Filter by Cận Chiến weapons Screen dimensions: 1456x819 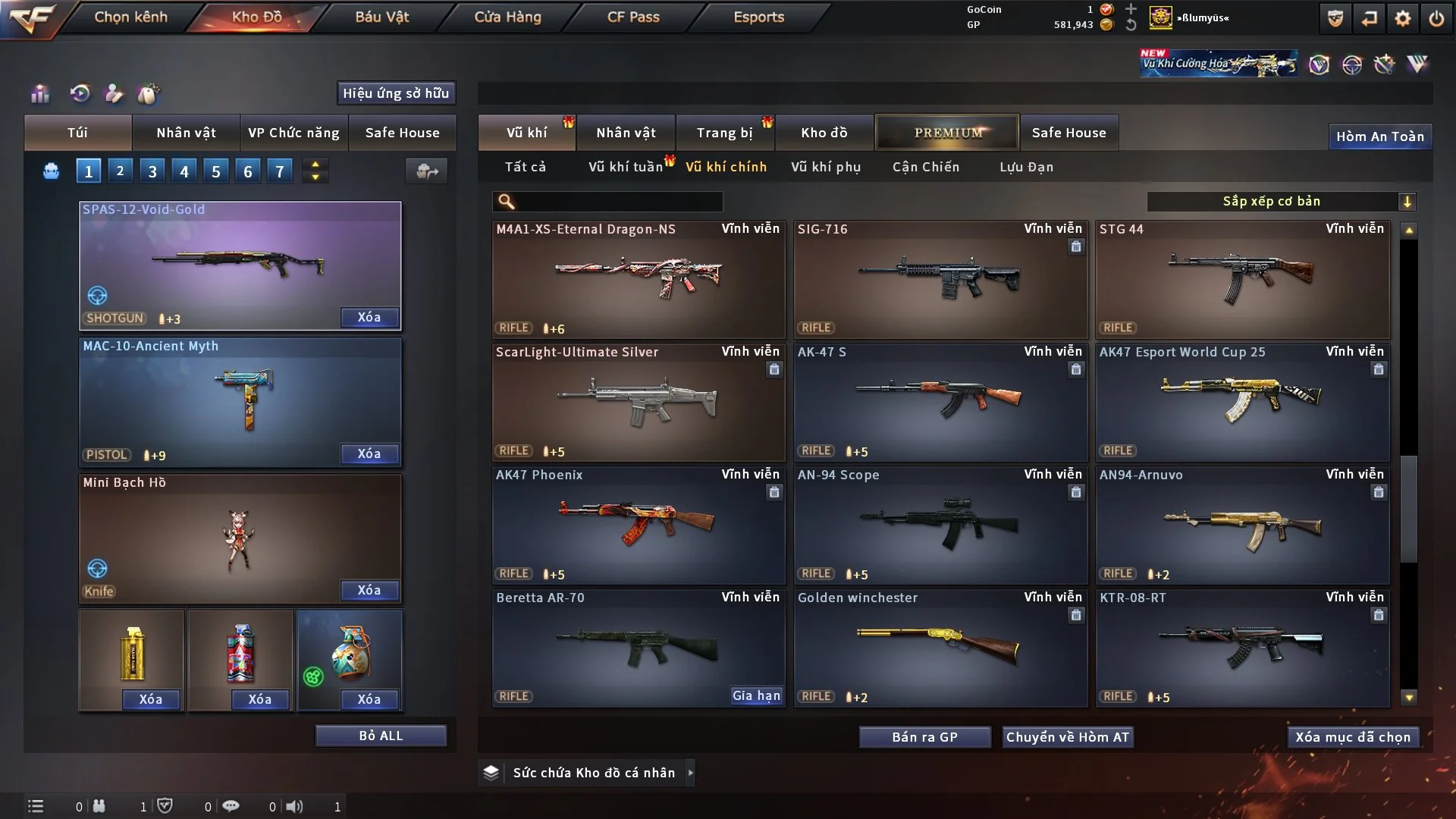(926, 167)
